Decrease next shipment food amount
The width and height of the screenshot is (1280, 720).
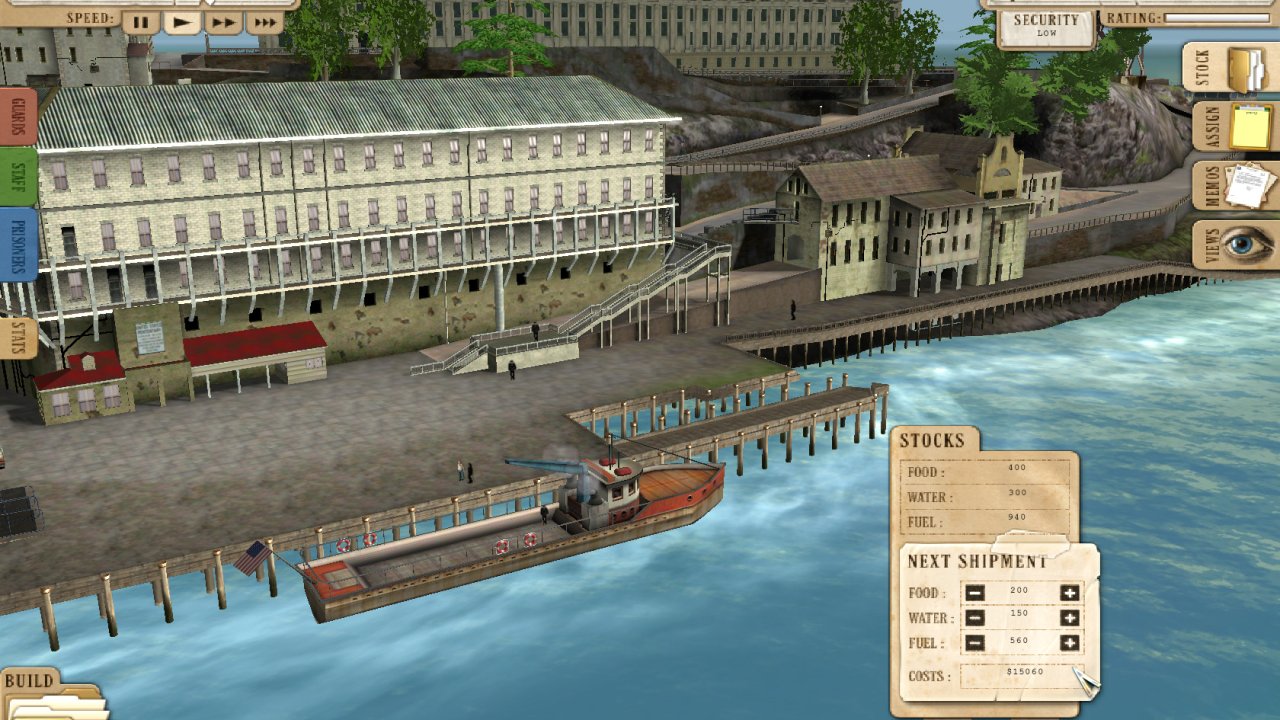[975, 593]
